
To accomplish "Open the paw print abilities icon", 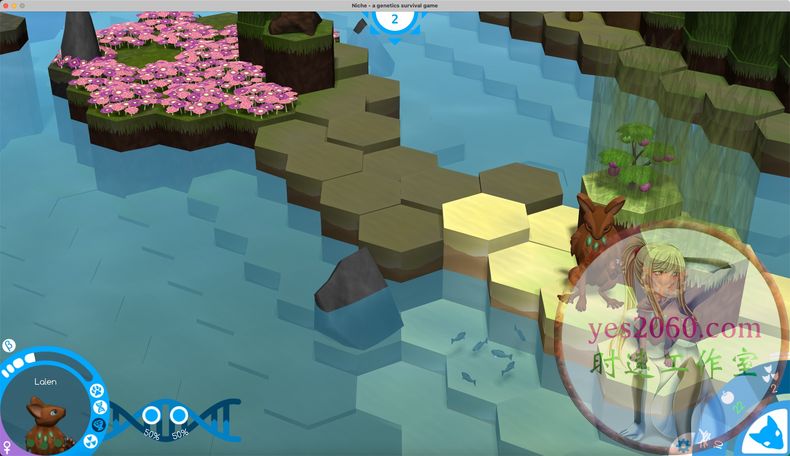I will click(x=97, y=390).
